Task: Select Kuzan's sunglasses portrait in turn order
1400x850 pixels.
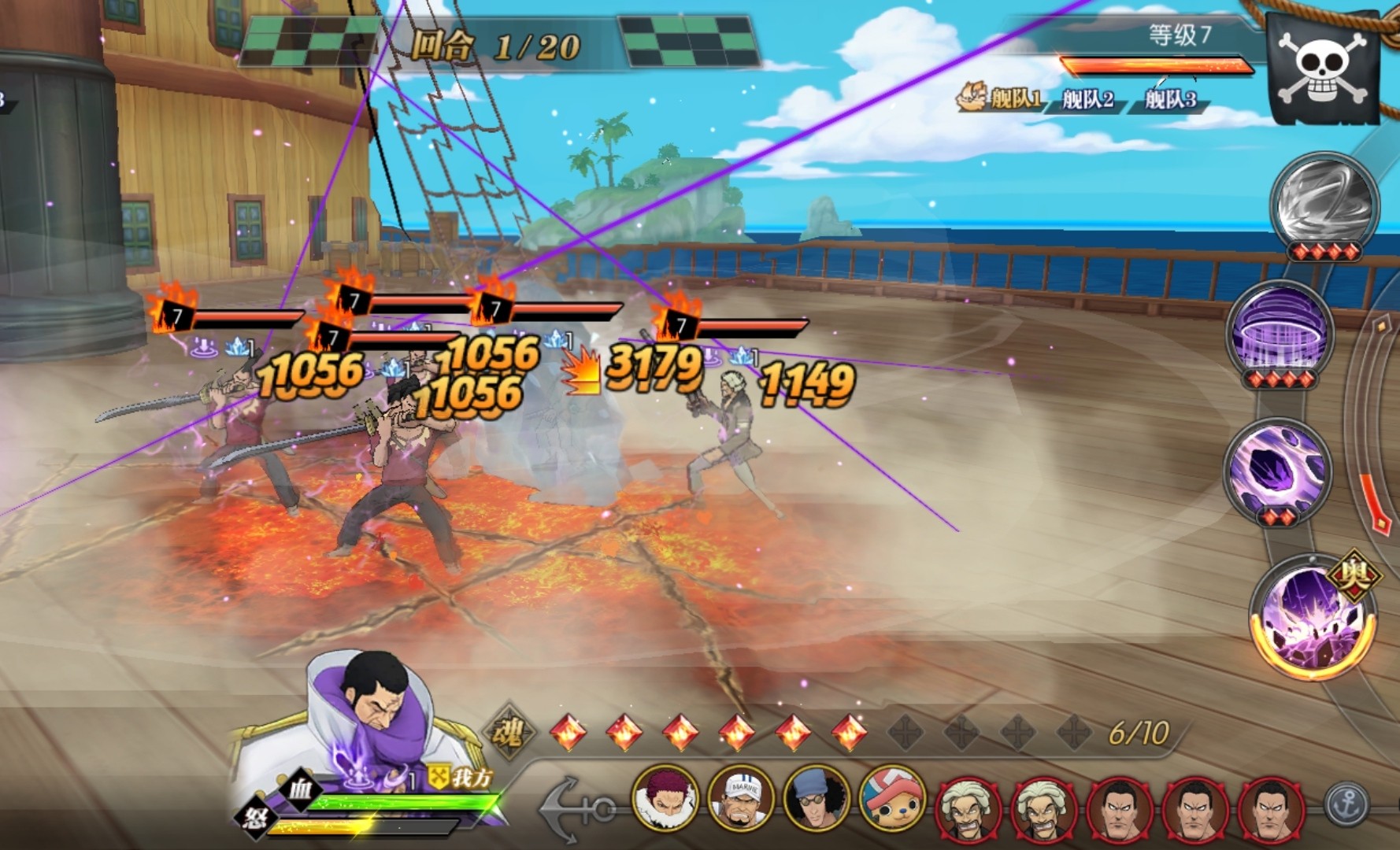Action: click(x=817, y=800)
